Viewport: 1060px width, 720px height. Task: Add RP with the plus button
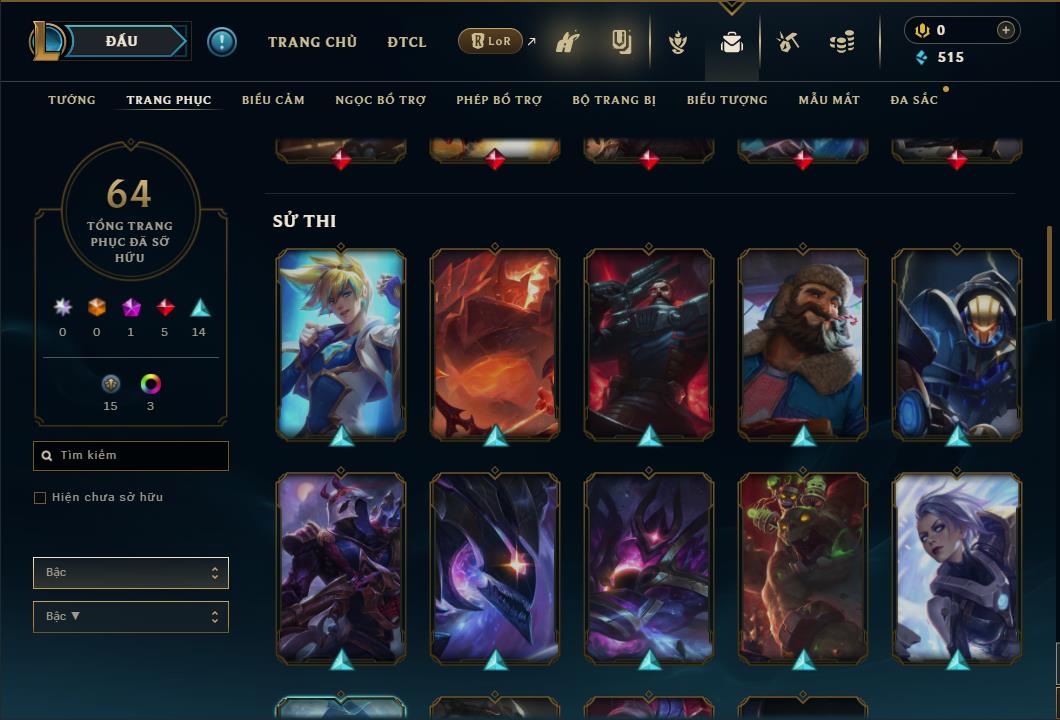tap(1005, 30)
